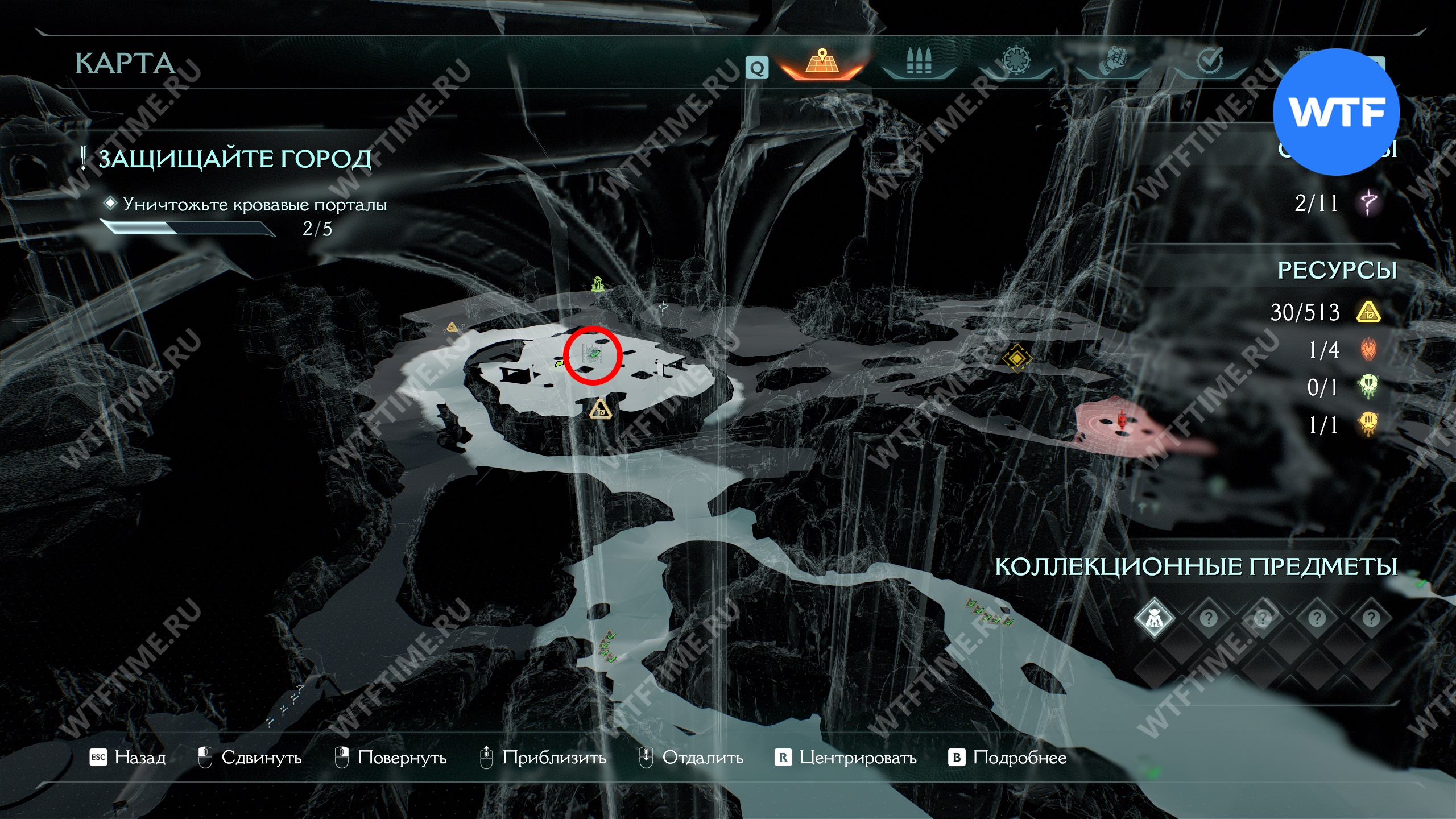Screen dimensions: 1456x819
Task: Click the blue WTF logo overlay
Action: [x=1336, y=112]
